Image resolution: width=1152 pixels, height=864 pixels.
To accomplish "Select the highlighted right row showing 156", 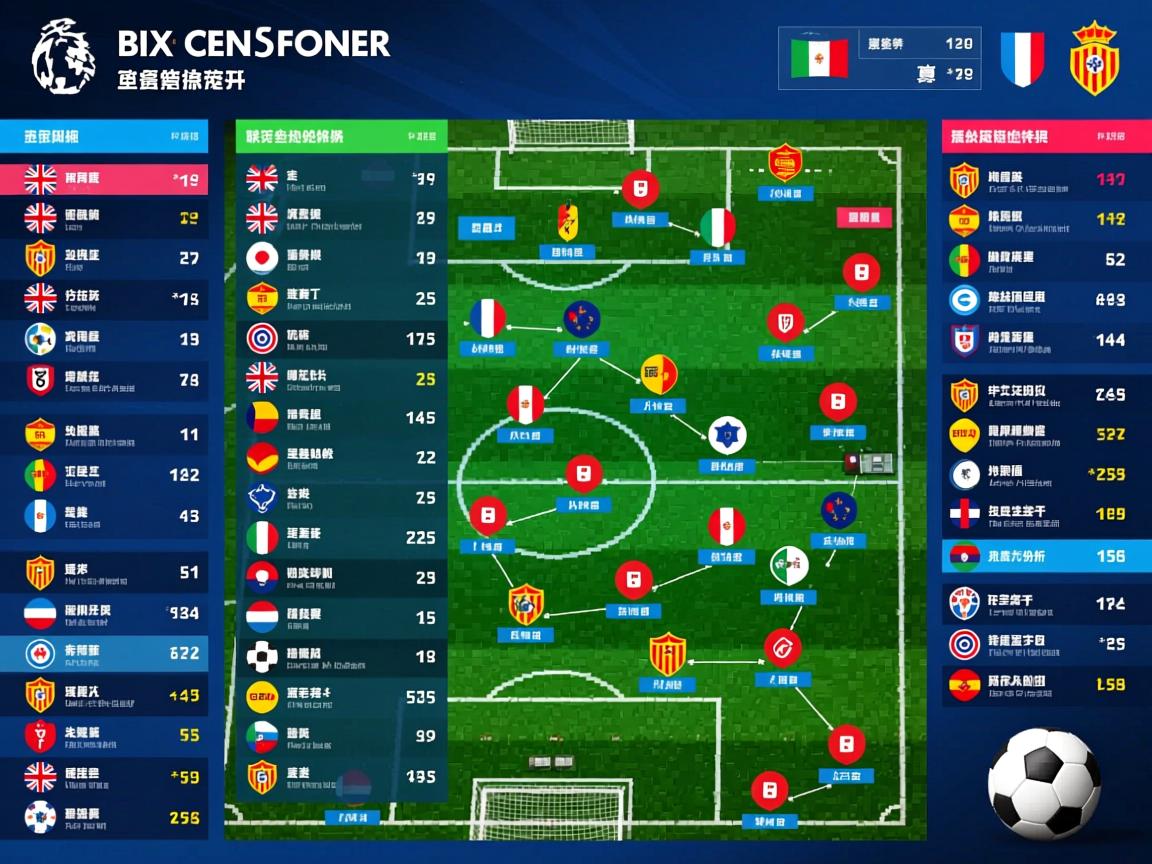I will click(1046, 556).
